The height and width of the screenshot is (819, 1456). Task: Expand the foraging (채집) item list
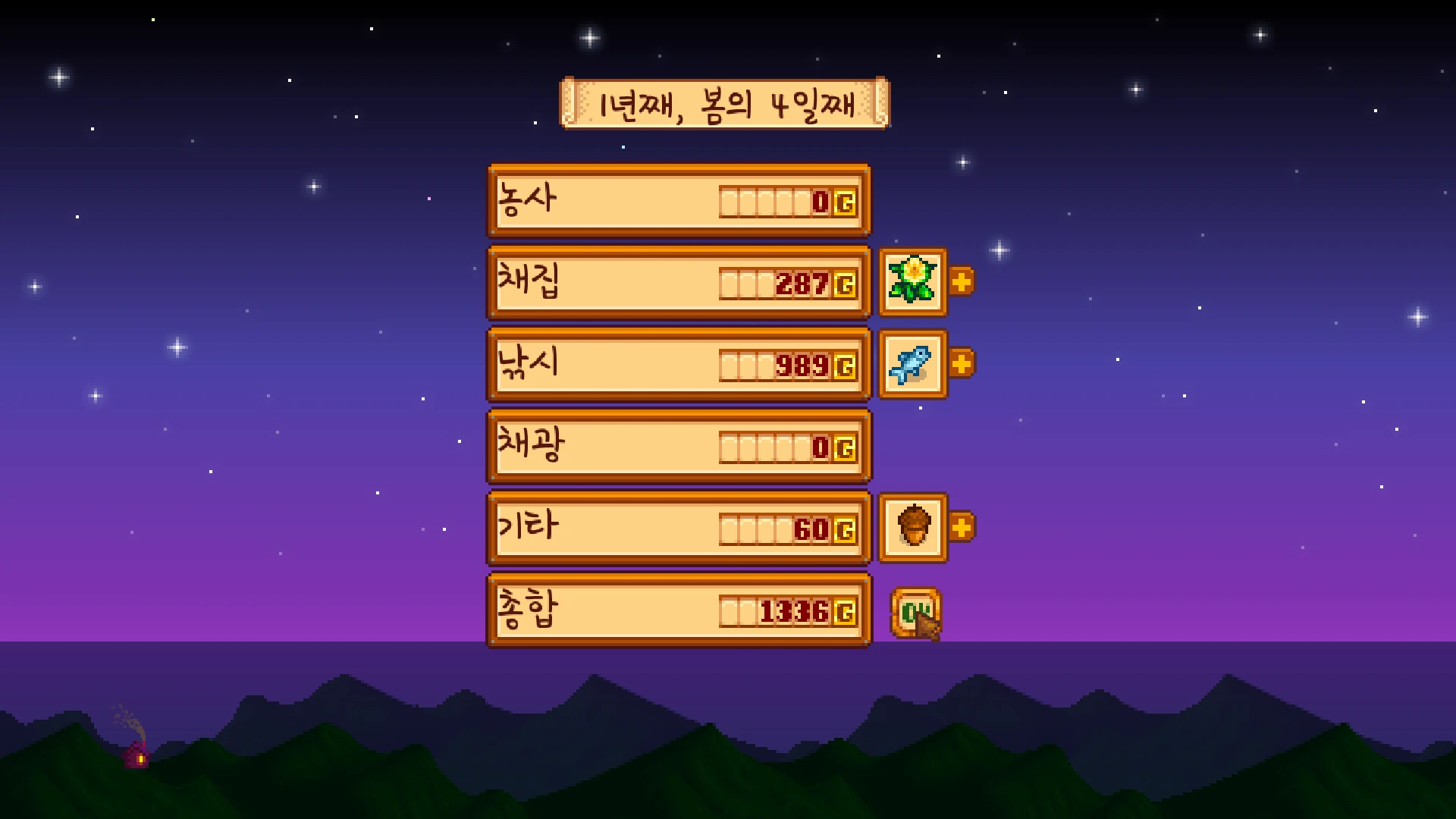coord(961,282)
